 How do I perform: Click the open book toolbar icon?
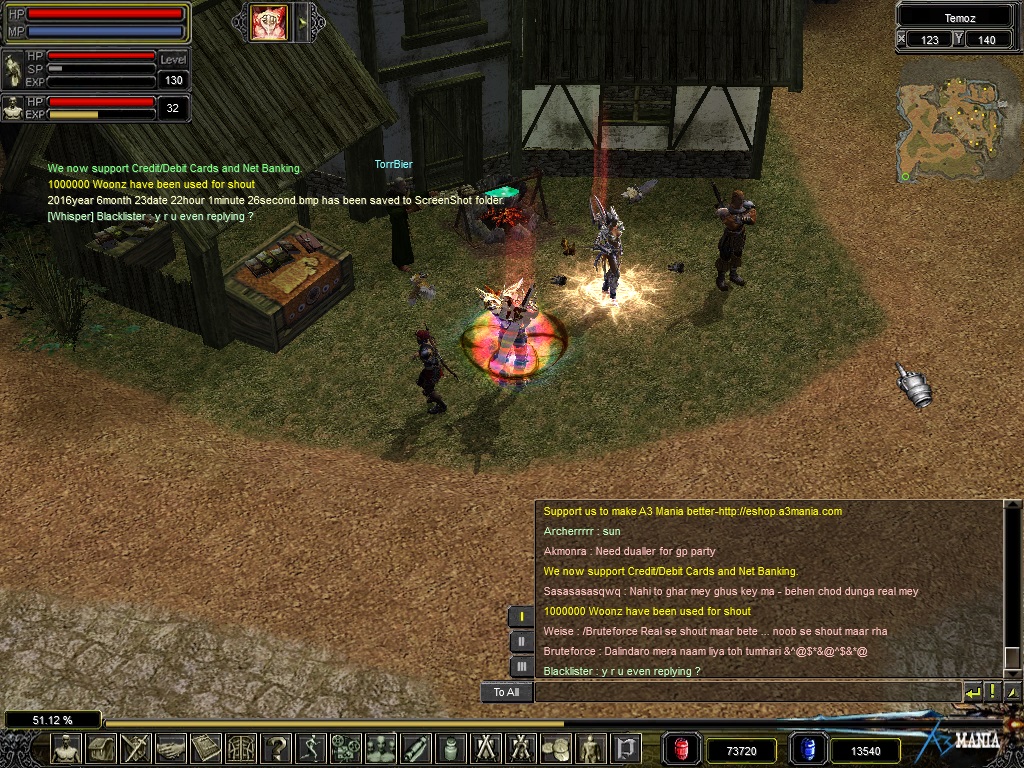point(206,748)
